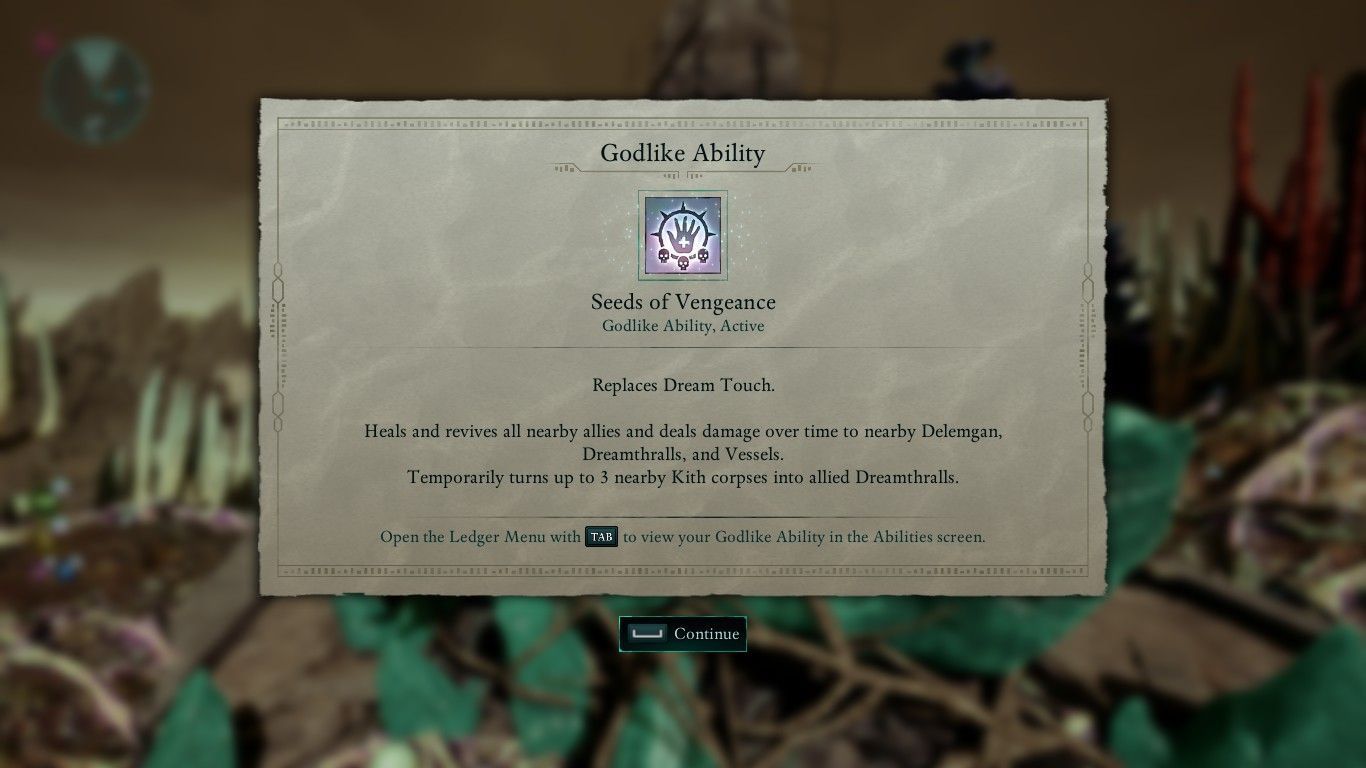Collapse the Replaces Dream Touch section
1366x768 pixels.
(x=683, y=385)
